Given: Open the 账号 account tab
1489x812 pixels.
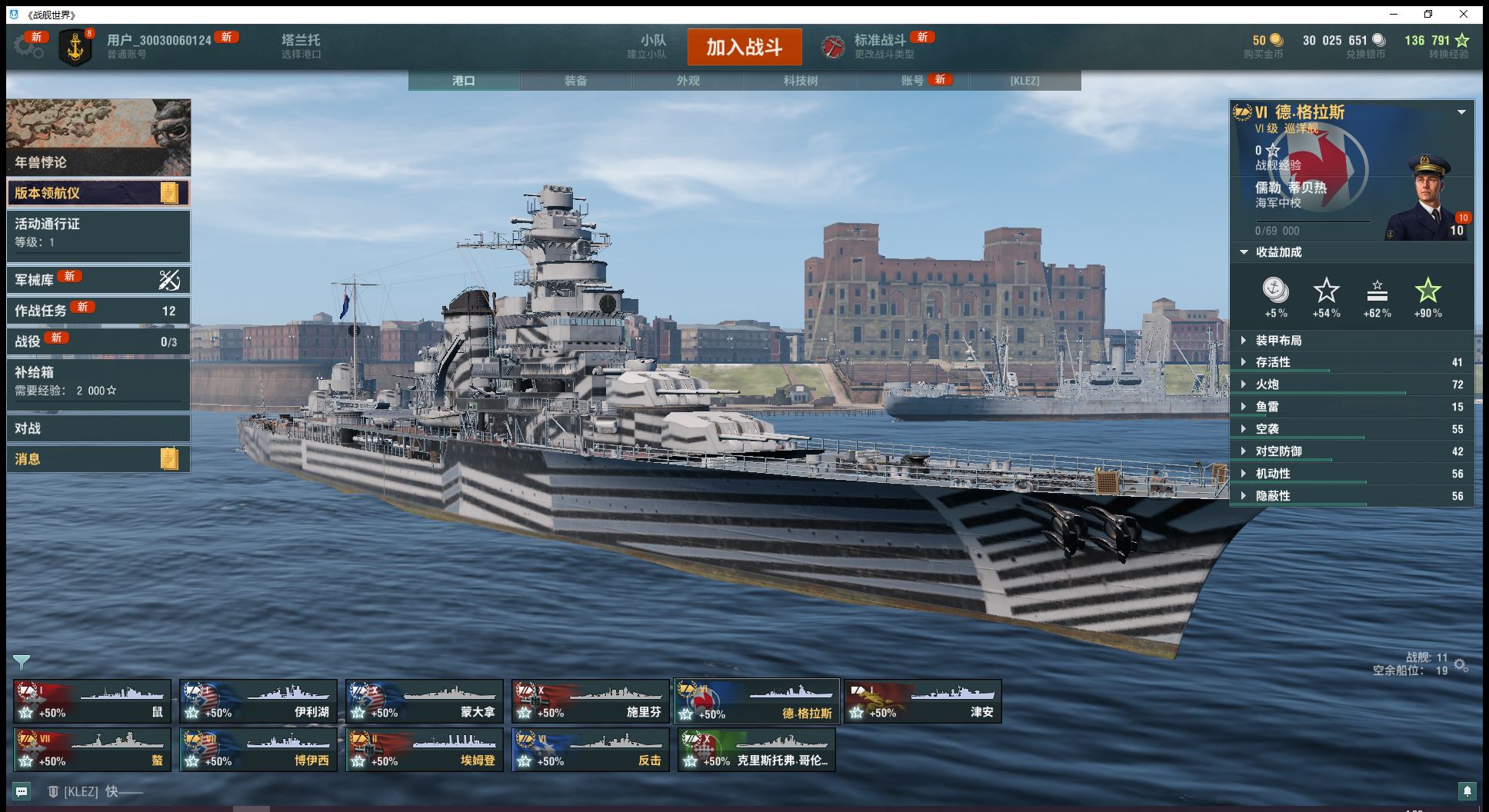Looking at the screenshot, I should click(x=913, y=81).
